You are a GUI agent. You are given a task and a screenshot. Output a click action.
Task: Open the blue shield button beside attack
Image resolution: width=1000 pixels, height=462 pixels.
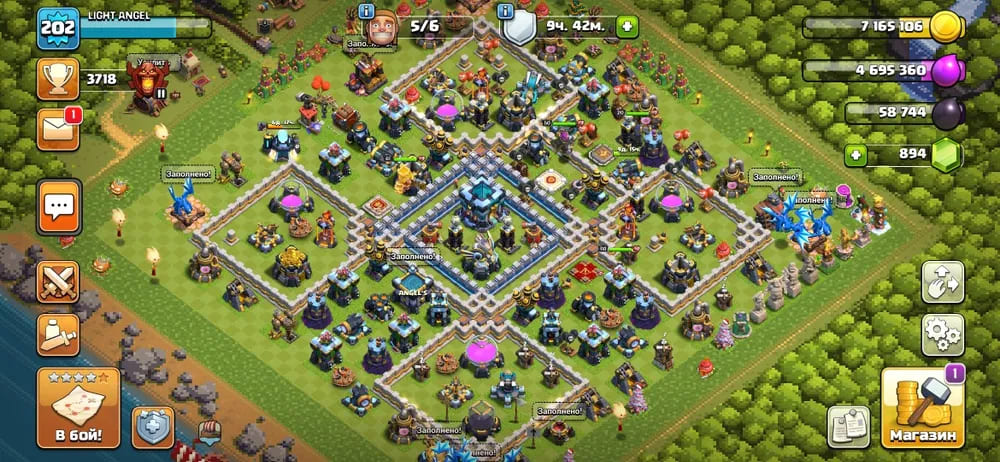[153, 426]
